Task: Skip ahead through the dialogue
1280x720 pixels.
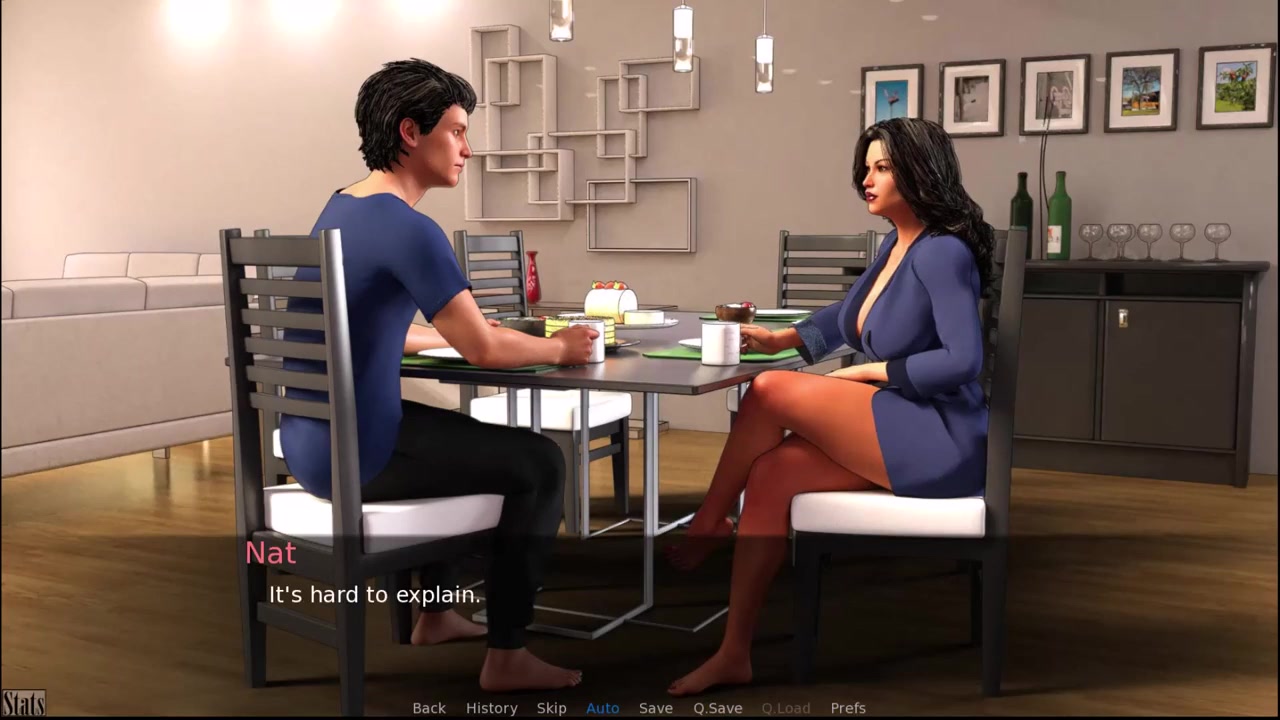Action: tap(551, 708)
